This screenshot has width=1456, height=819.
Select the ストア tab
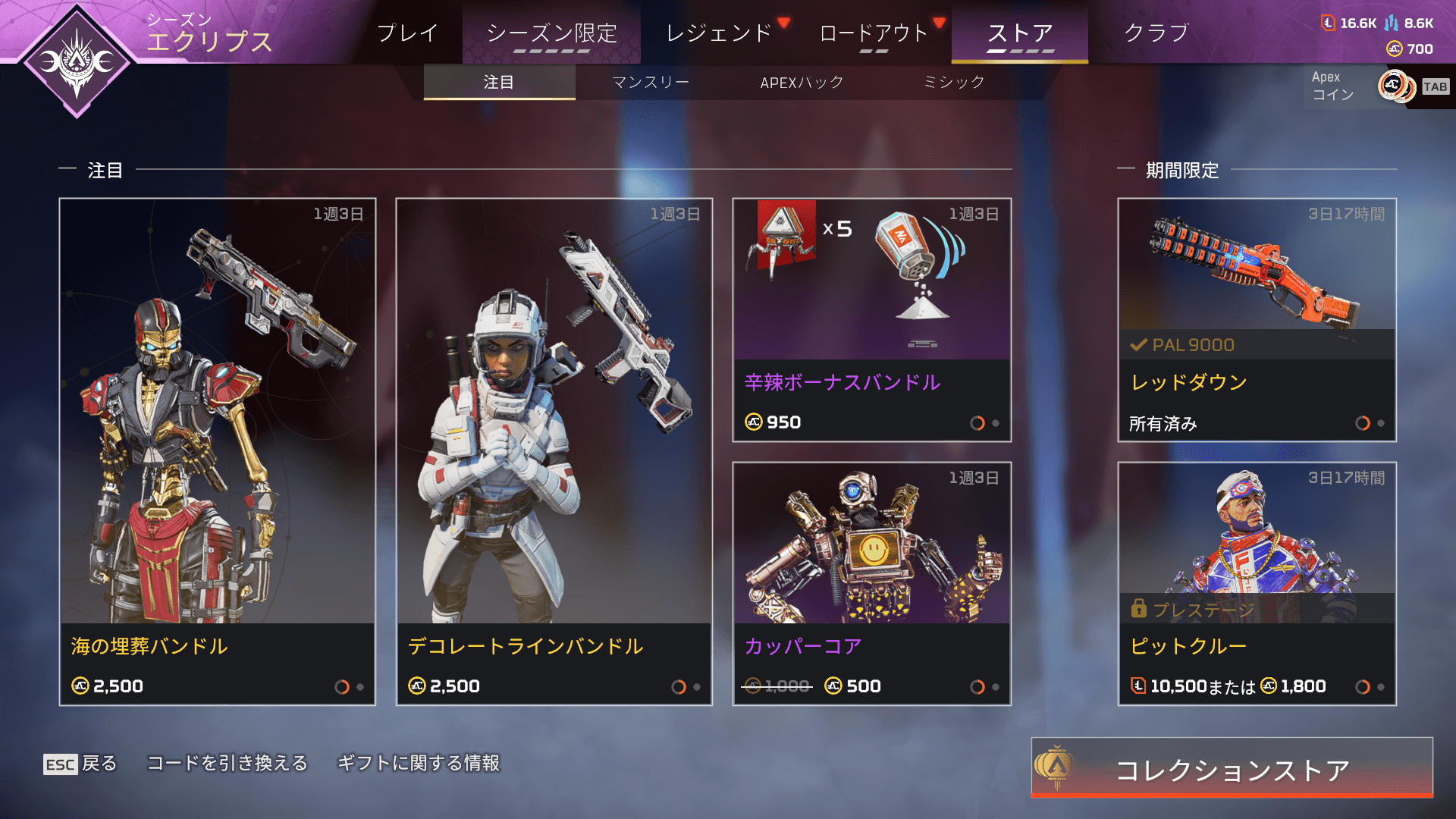coord(1019,33)
